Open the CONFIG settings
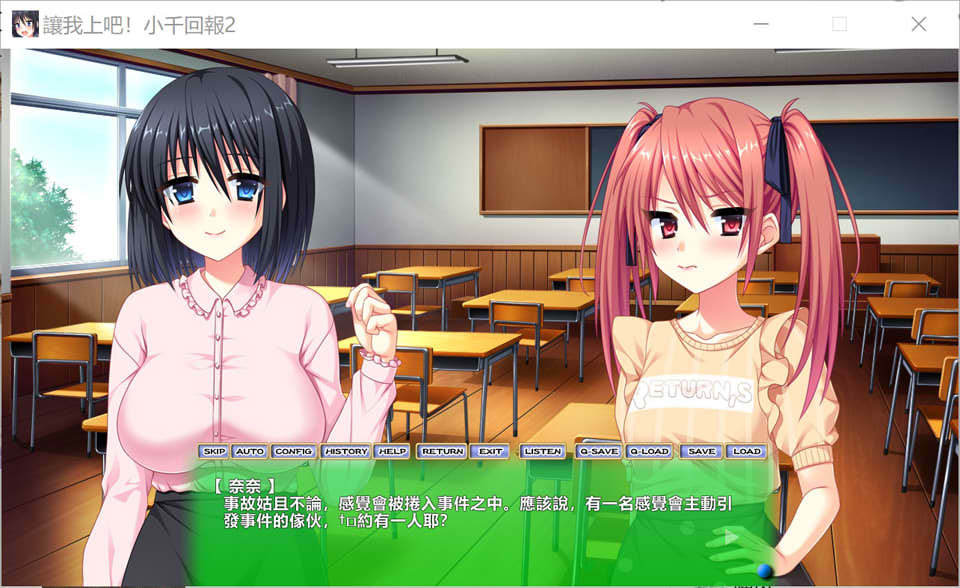Image resolution: width=960 pixels, height=588 pixels. click(294, 451)
